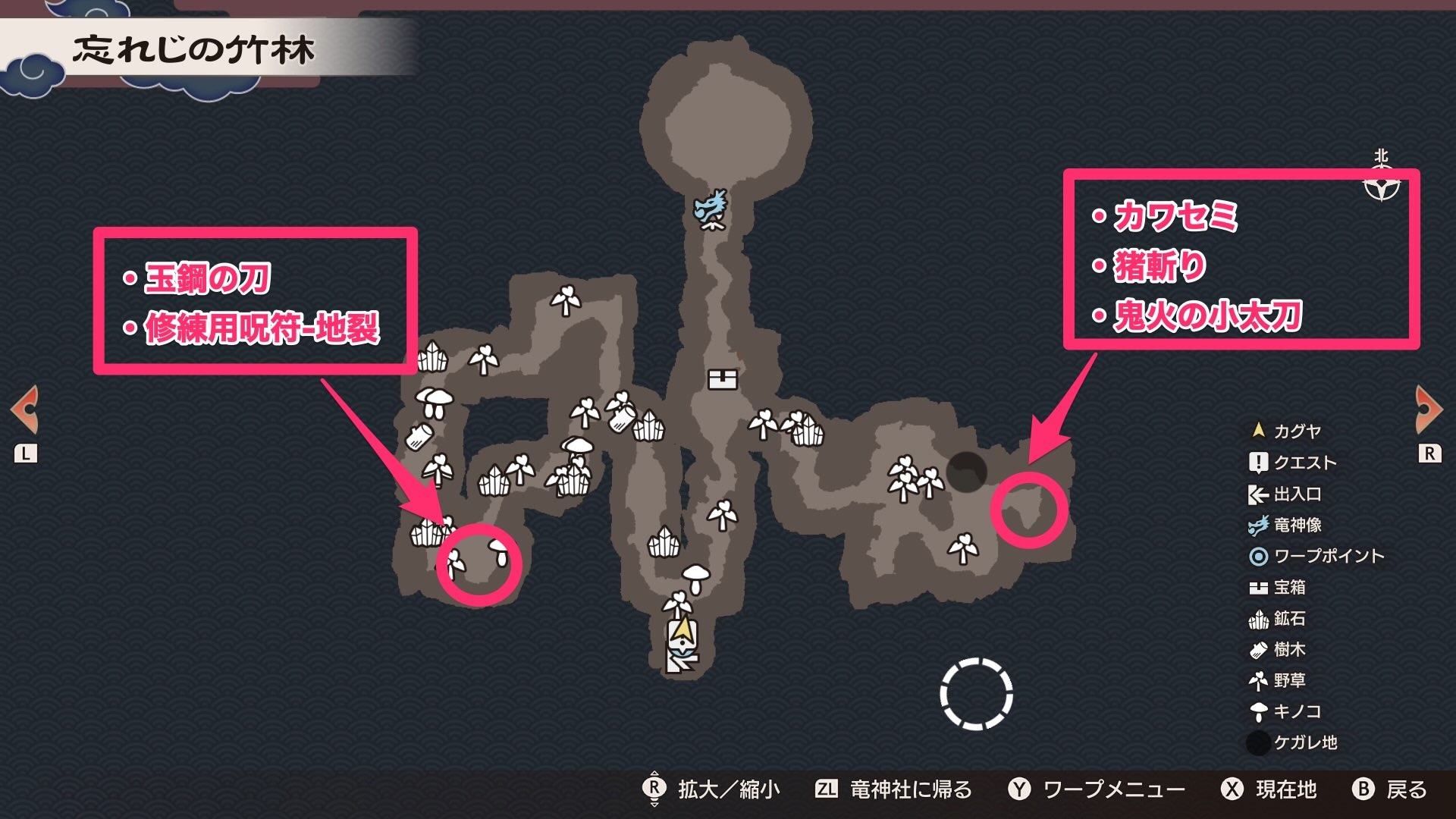Click the 拡大／縮小 zoom control
The width and height of the screenshot is (1456, 819).
[x=728, y=789]
